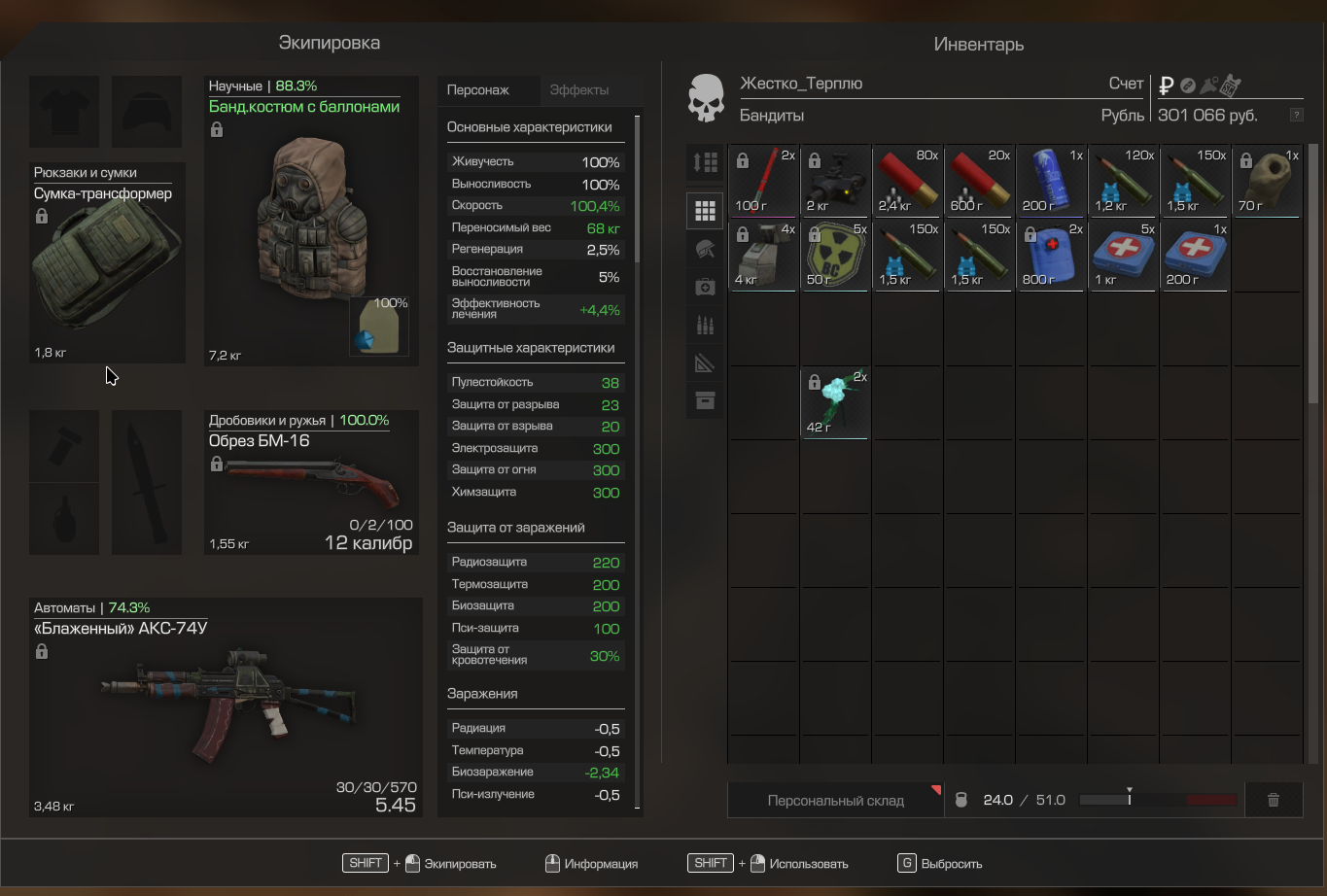Choose the Сумка-трансформер backpack slot
This screenshot has width=1327, height=896.
pos(107,263)
